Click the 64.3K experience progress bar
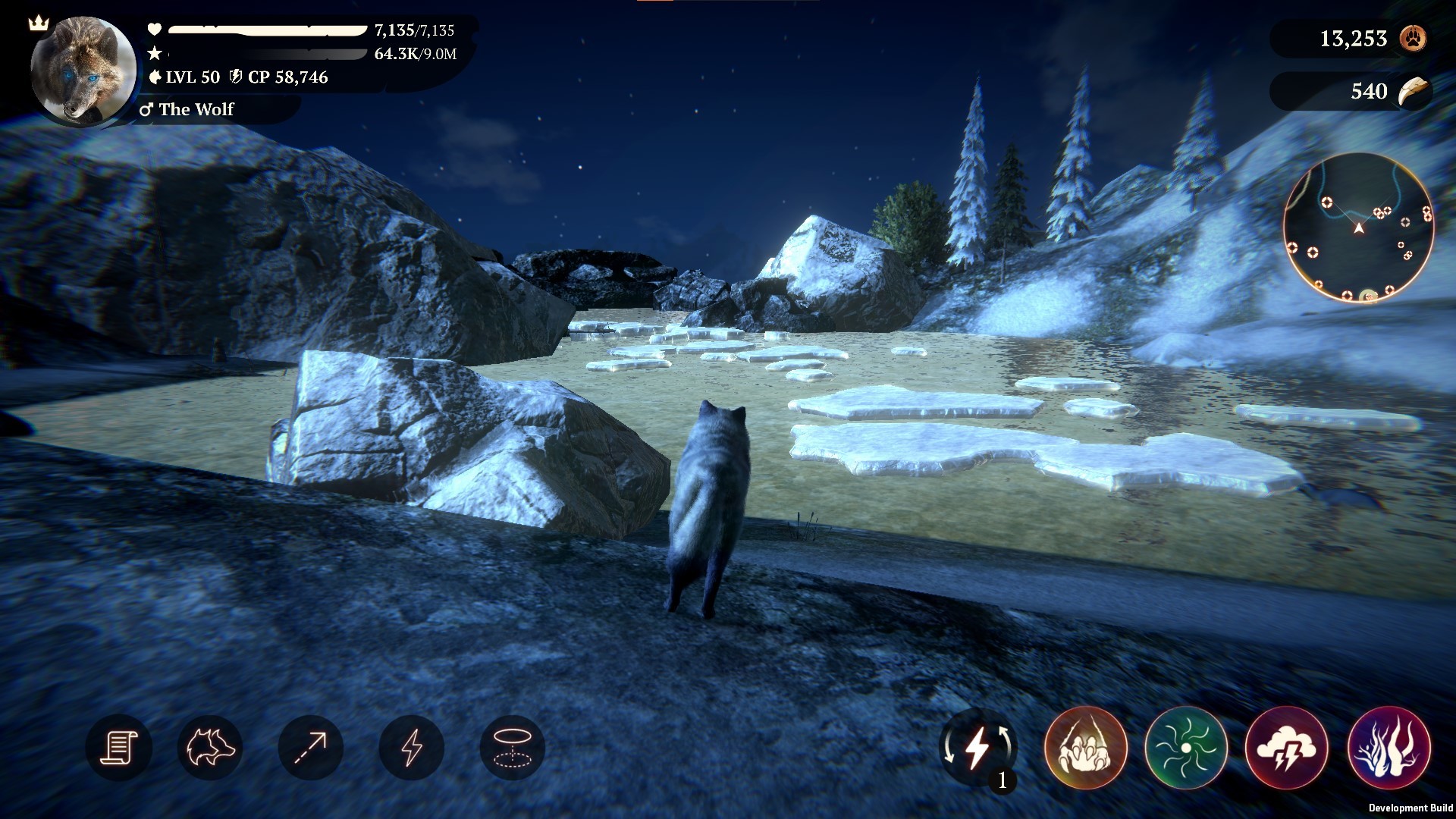Image resolution: width=1456 pixels, height=819 pixels. pos(265,55)
